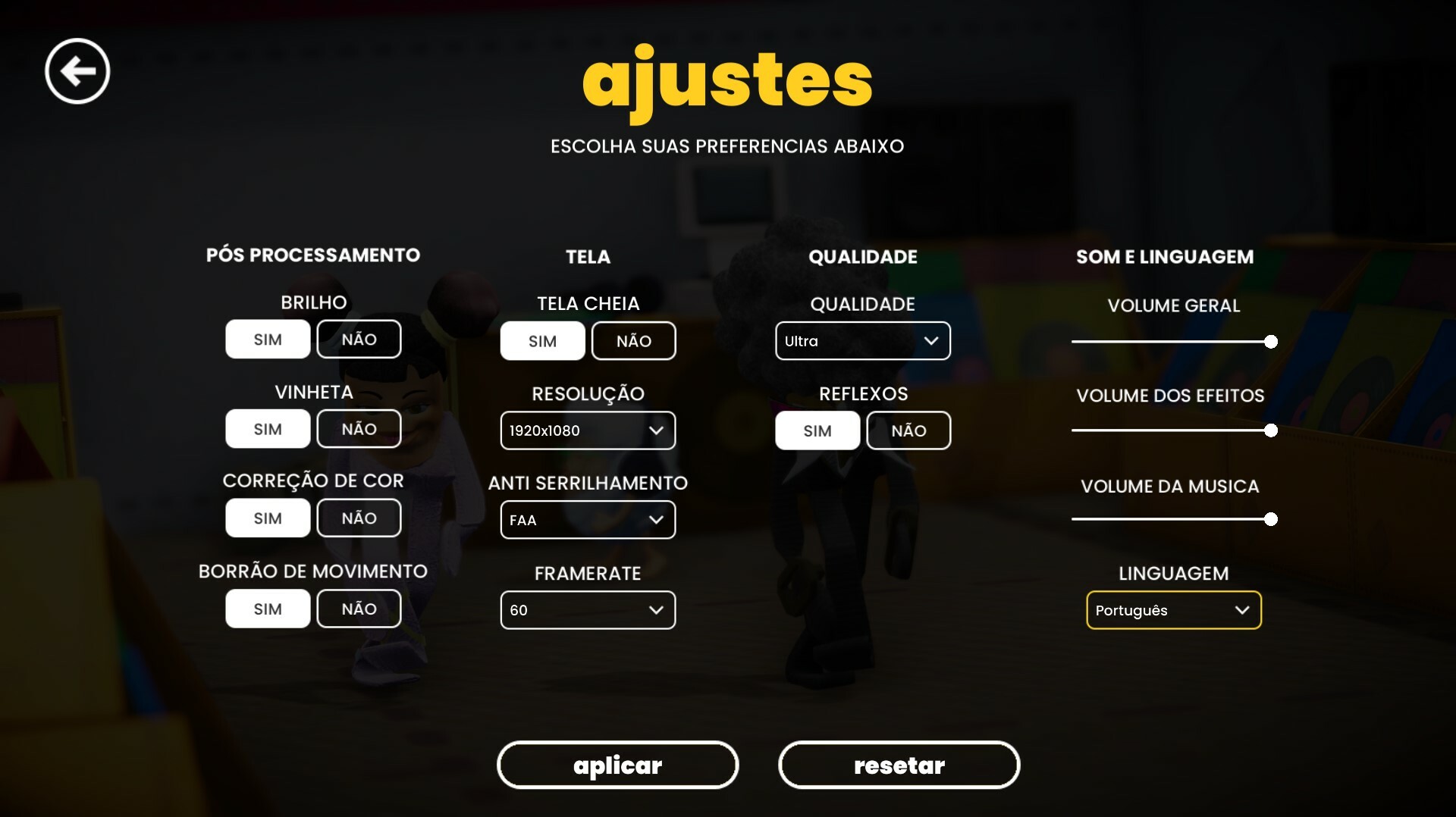Disable VINHETA by selecting NÃO
1456x817 pixels.
(x=359, y=428)
